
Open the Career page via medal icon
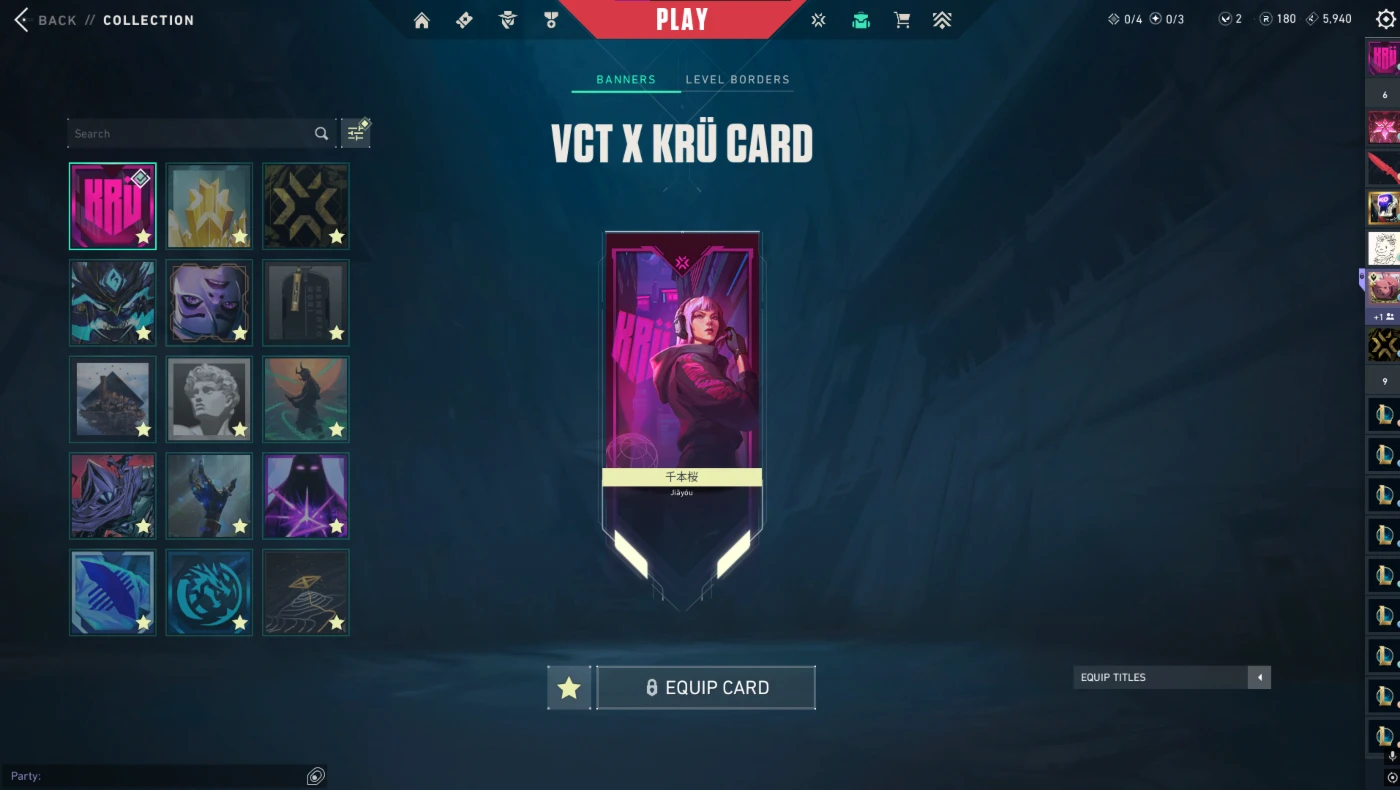pos(551,19)
